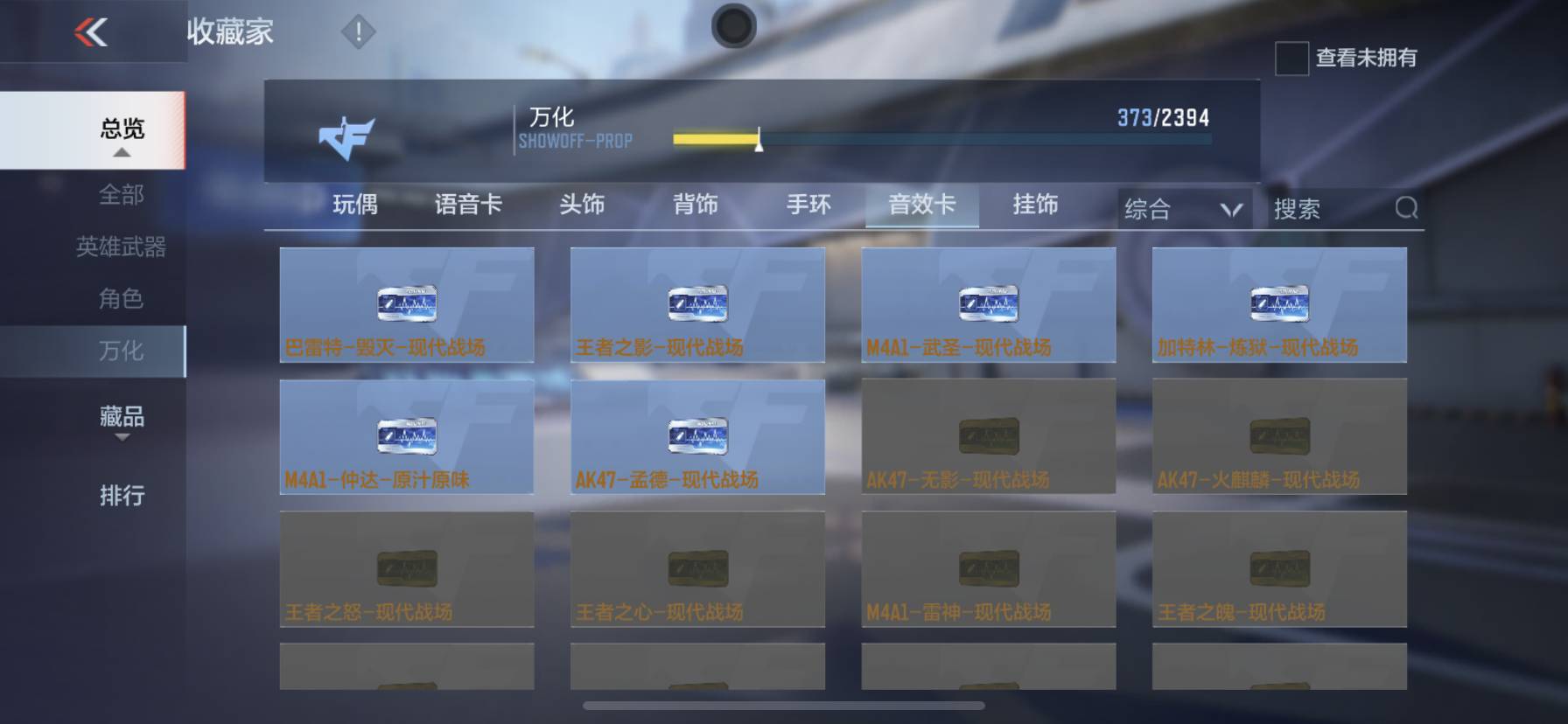The image size is (1568, 724).
Task: Click the 加特林-炼狱-现代战场 card icon
Action: tap(1278, 302)
